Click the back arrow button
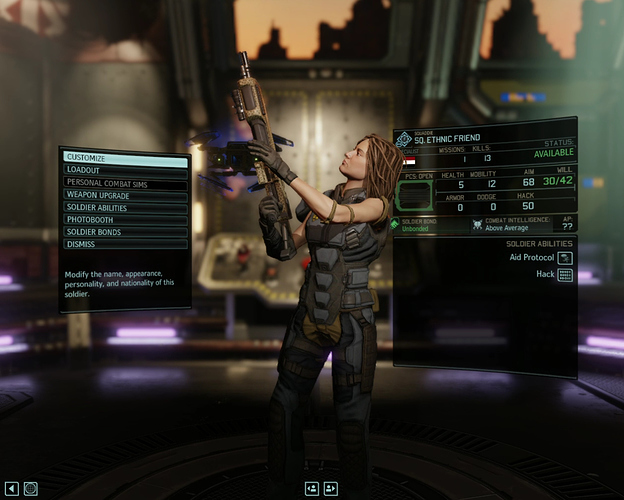This screenshot has width=624, height=500. (x=12, y=488)
